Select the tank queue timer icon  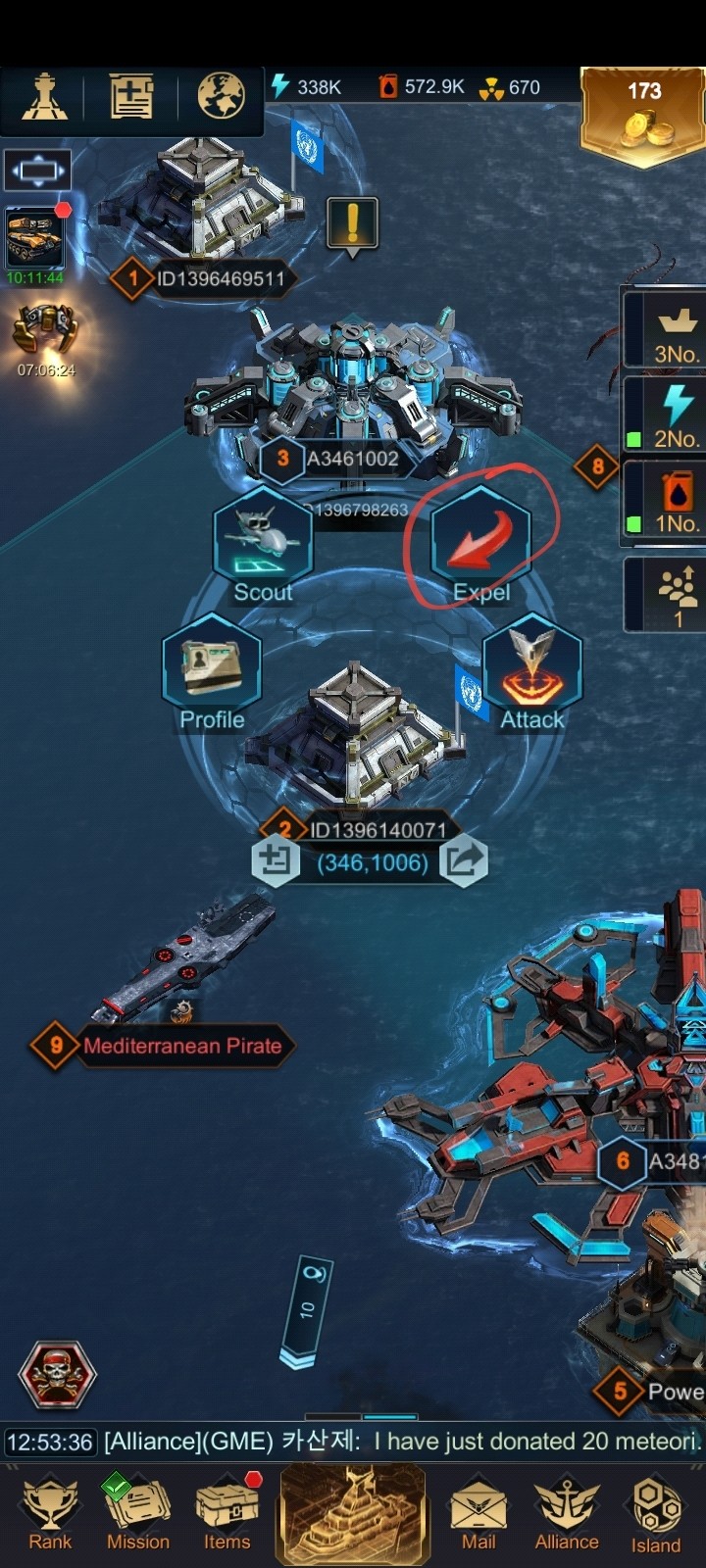pos(35,240)
